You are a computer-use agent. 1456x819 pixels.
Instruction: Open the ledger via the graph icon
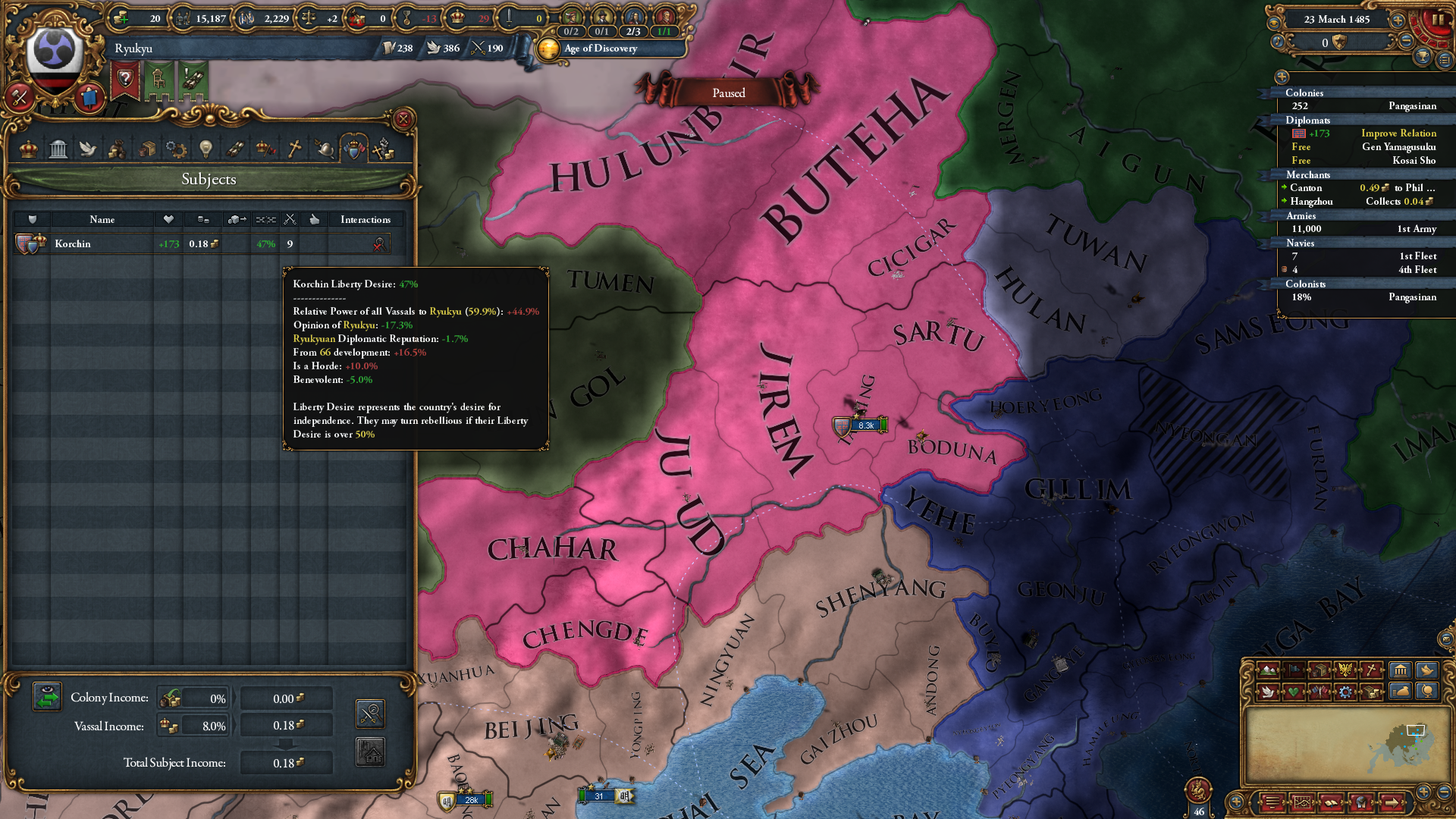coord(1302,802)
